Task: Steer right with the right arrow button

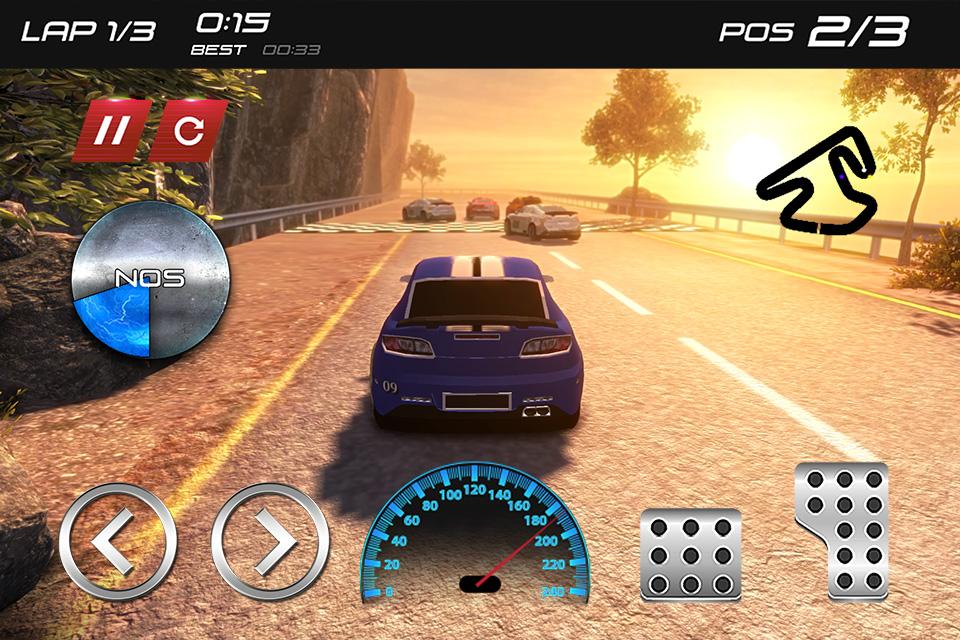Action: (270, 542)
